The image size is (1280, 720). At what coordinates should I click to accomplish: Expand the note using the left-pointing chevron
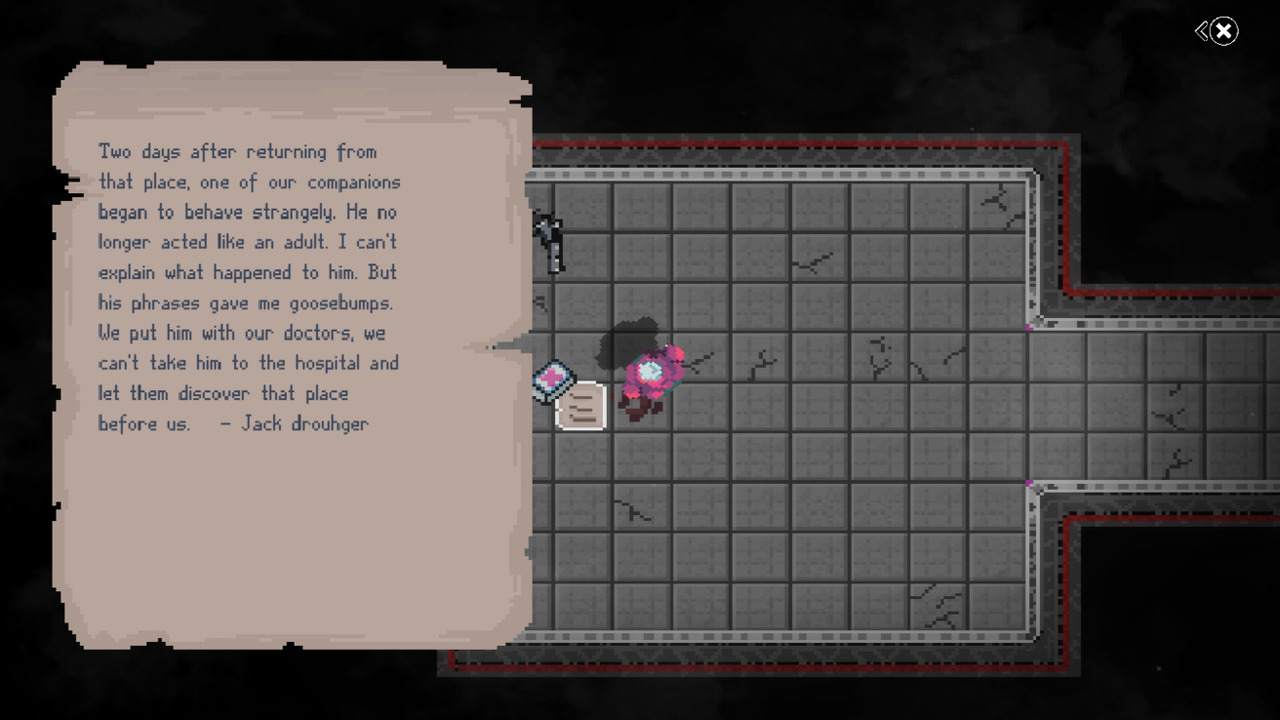[x=1203, y=31]
